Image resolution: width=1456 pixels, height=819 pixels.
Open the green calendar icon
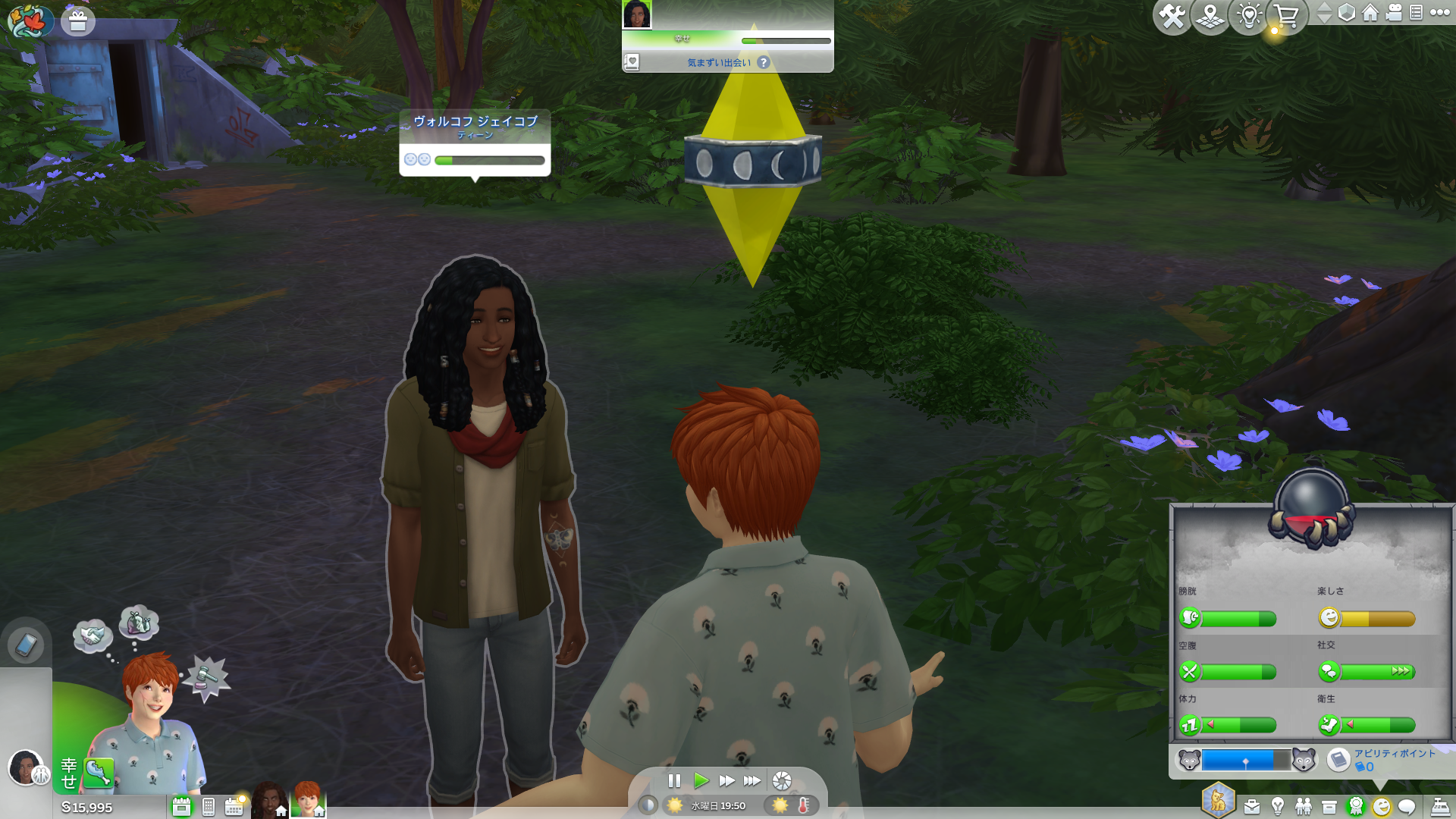[x=181, y=807]
